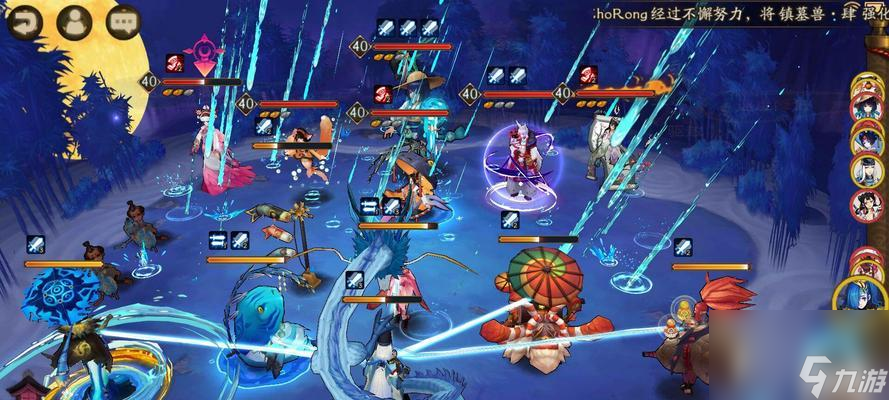Open the chat speech-bubble button
889x400 pixels.
pyautogui.click(x=122, y=21)
